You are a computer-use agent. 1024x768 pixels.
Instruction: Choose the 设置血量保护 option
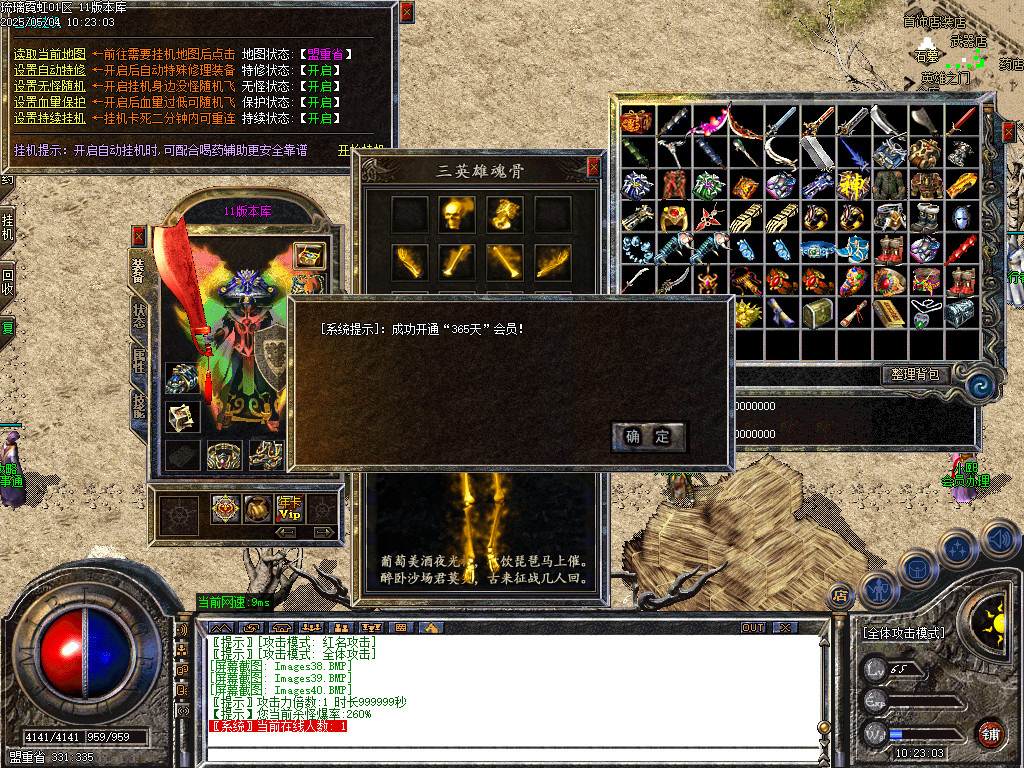pos(49,102)
